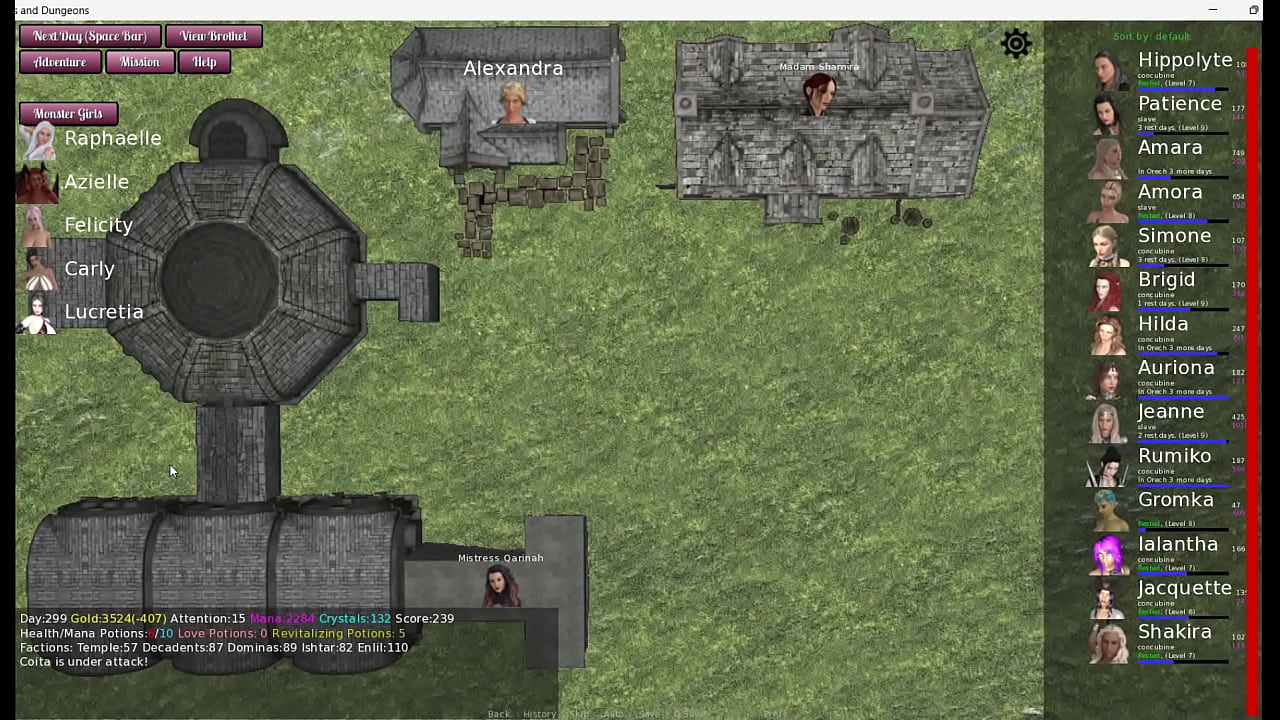This screenshot has height=720, width=1280.
Task: Open the settings gear icon
Action: 1016,44
